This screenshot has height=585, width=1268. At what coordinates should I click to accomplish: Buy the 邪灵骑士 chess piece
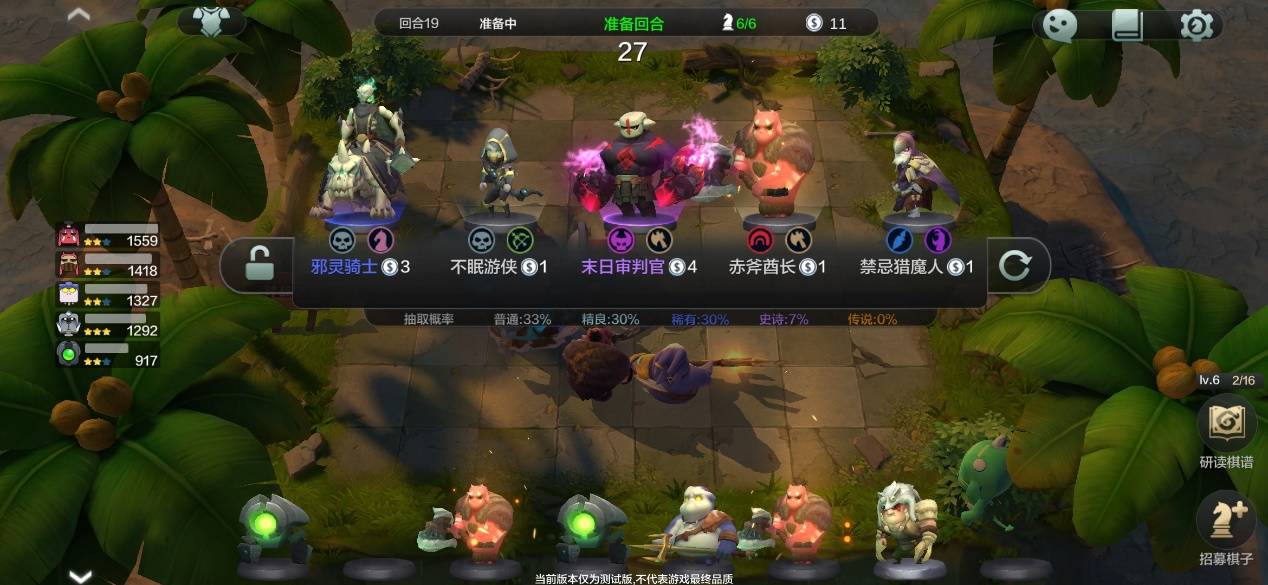pyautogui.click(x=358, y=200)
